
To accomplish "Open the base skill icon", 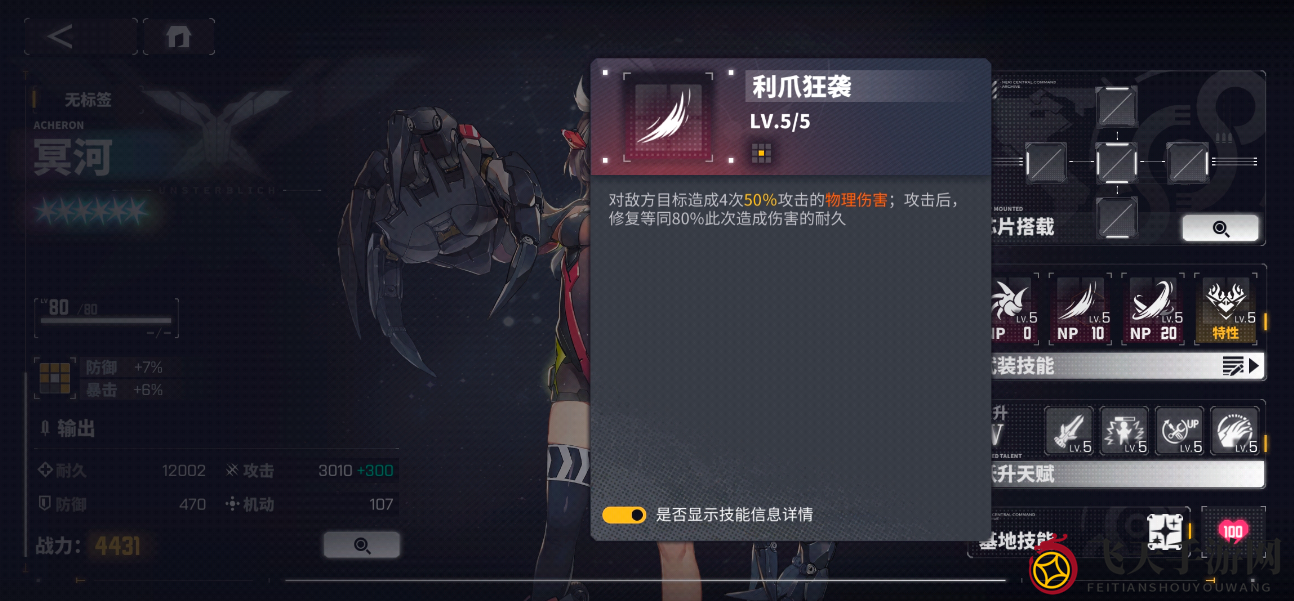I will (1165, 533).
